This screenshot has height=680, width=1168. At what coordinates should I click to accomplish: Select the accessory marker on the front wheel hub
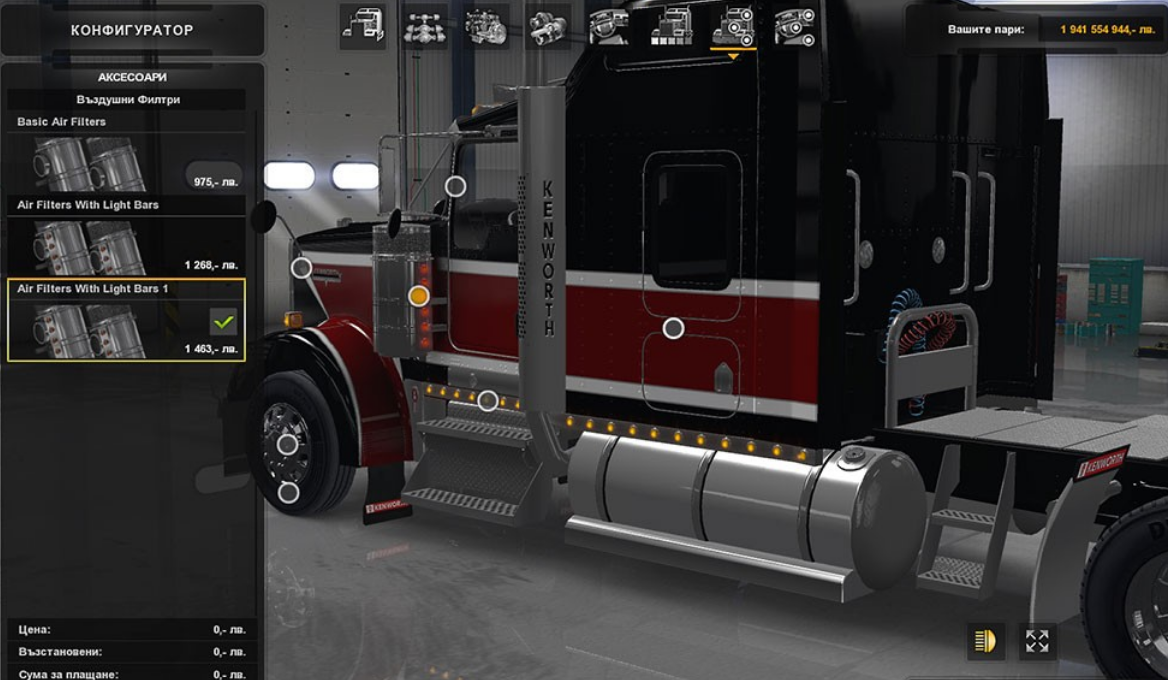287,445
